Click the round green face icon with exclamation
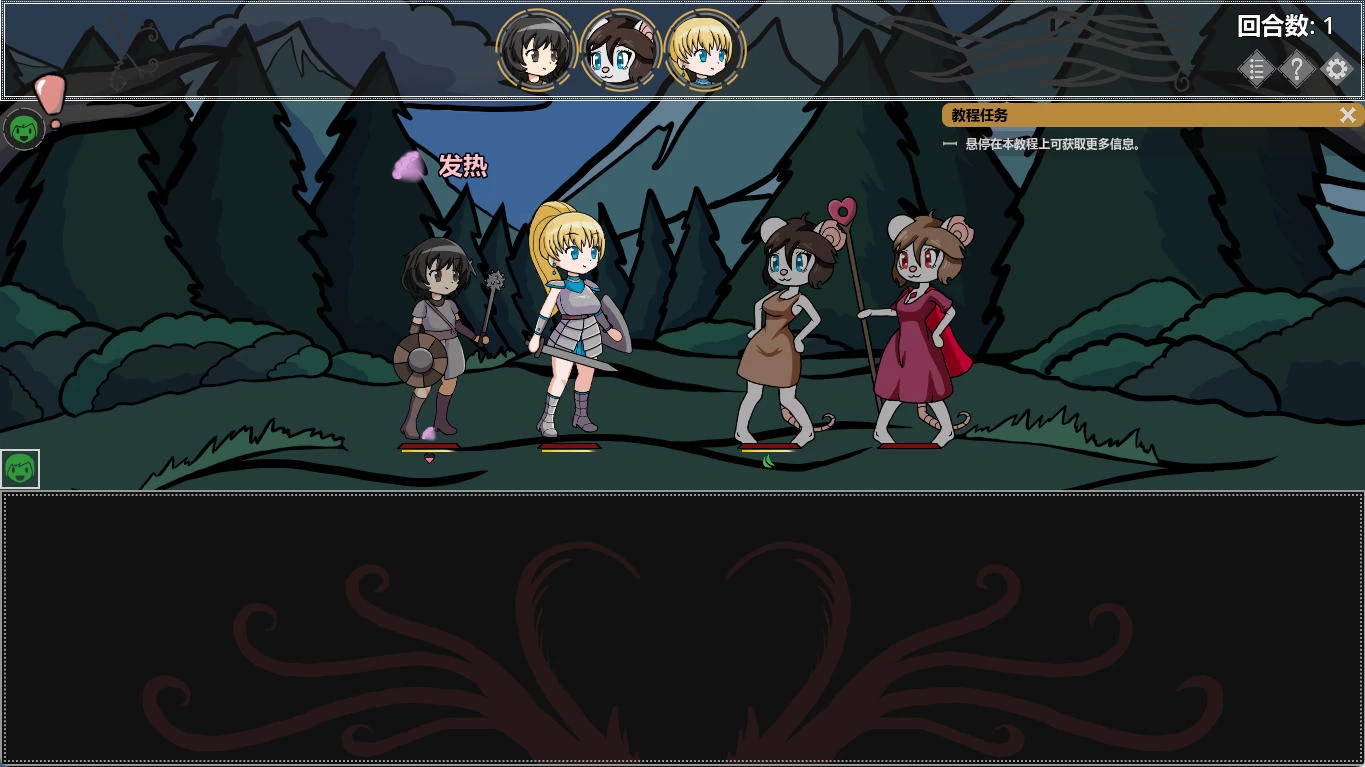Viewport: 1365px width, 767px height. pyautogui.click(x=23, y=129)
